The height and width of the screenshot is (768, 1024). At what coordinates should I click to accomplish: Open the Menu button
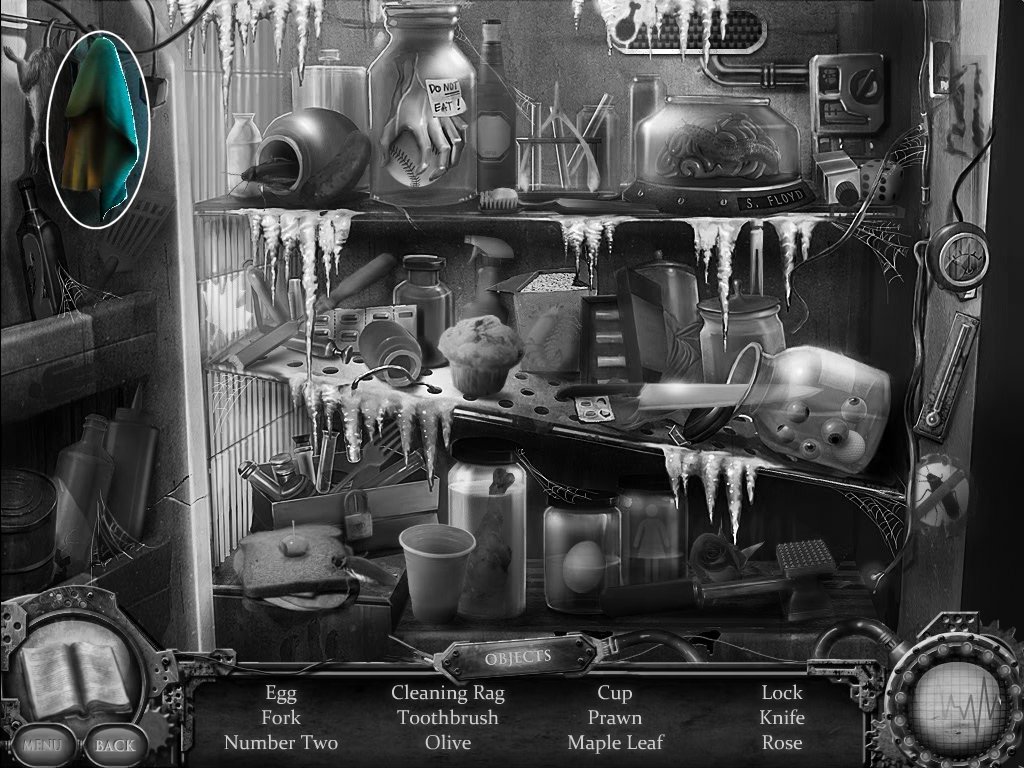41,745
